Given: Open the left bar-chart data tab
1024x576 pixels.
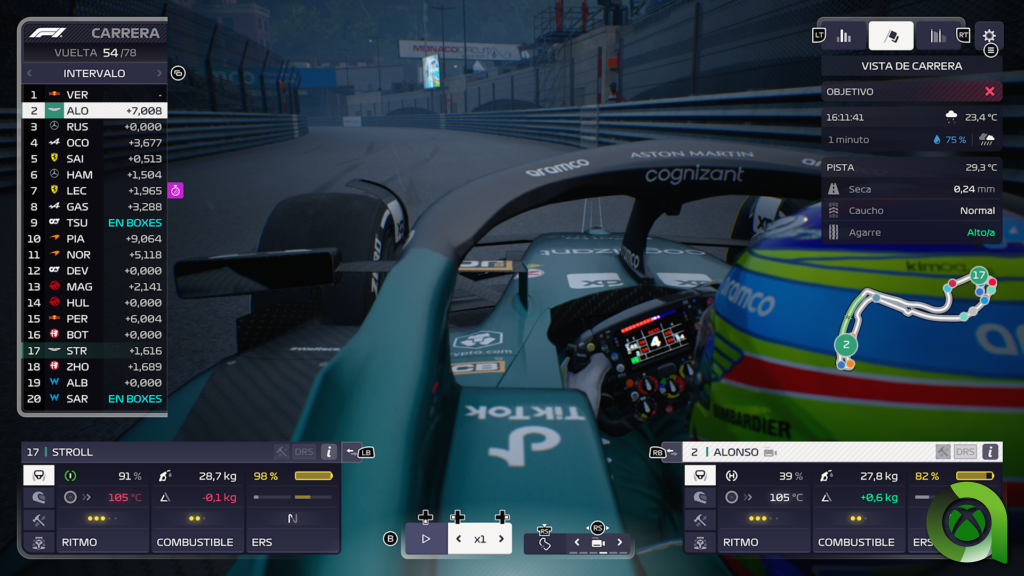Looking at the screenshot, I should 844,36.
